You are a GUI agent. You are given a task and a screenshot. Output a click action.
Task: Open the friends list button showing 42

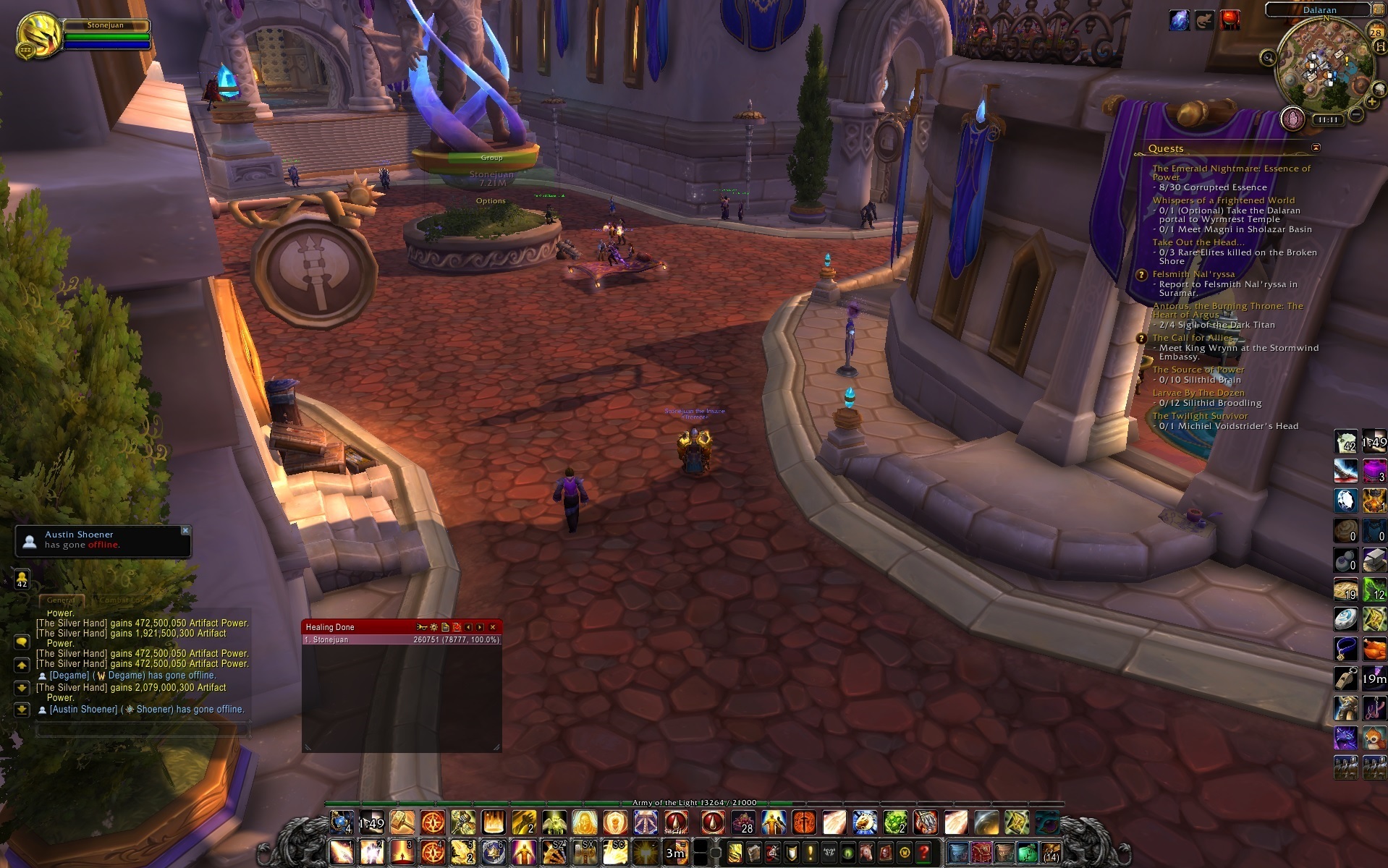(x=22, y=579)
